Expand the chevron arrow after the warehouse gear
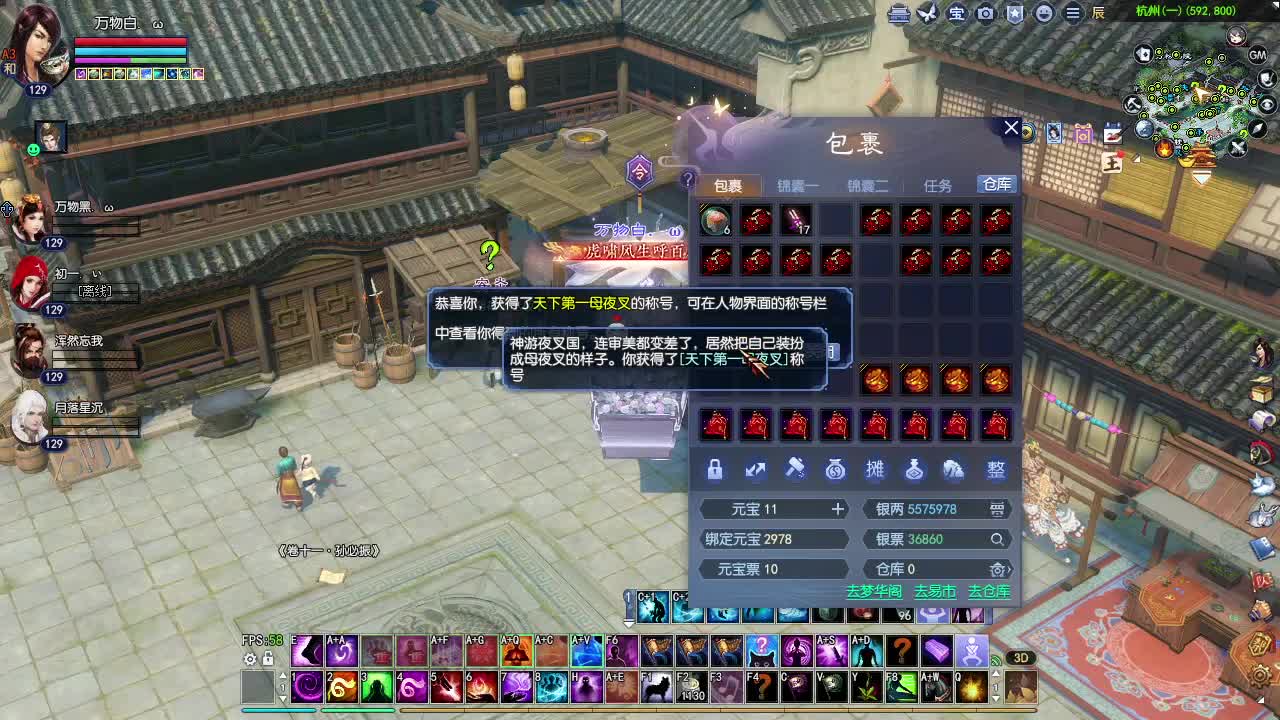 1010,569
